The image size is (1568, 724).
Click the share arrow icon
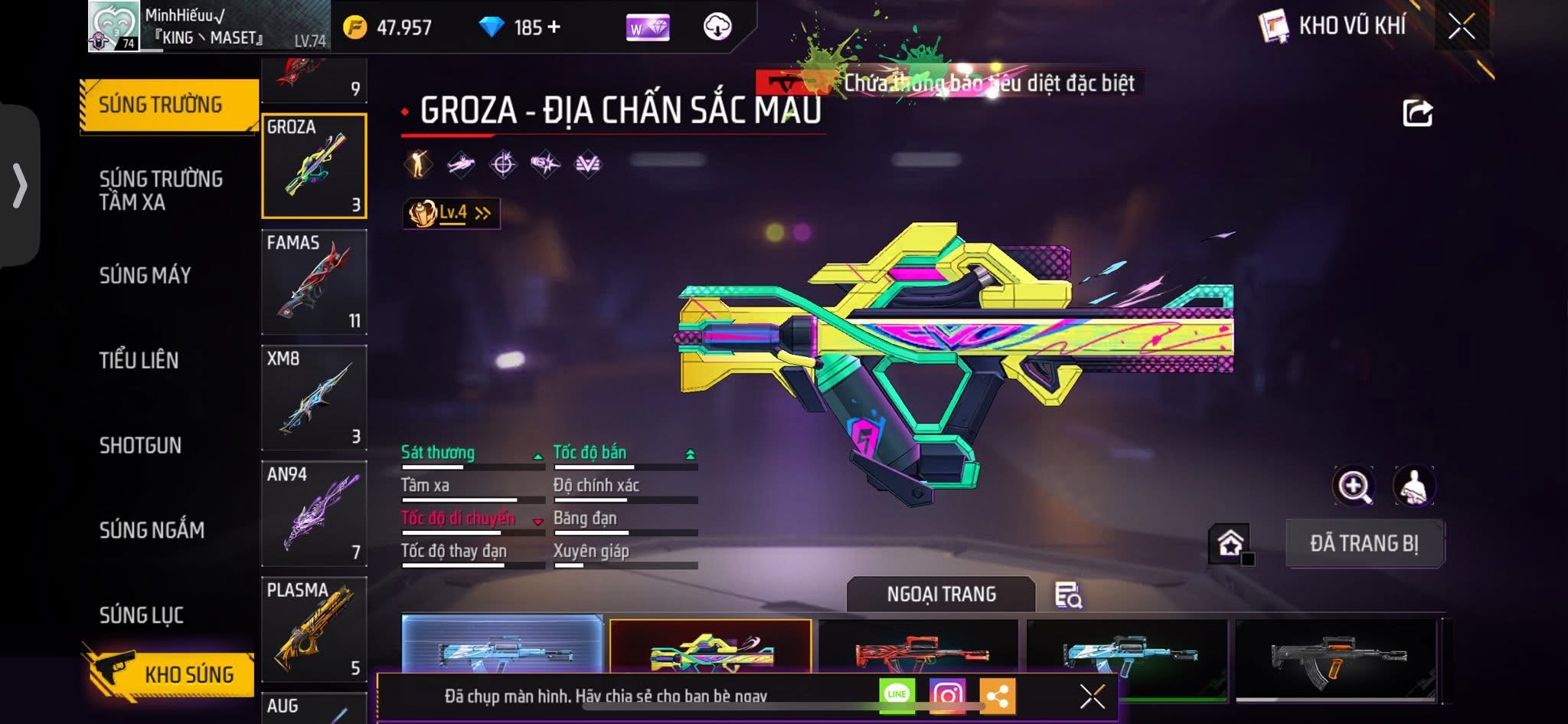1417,113
